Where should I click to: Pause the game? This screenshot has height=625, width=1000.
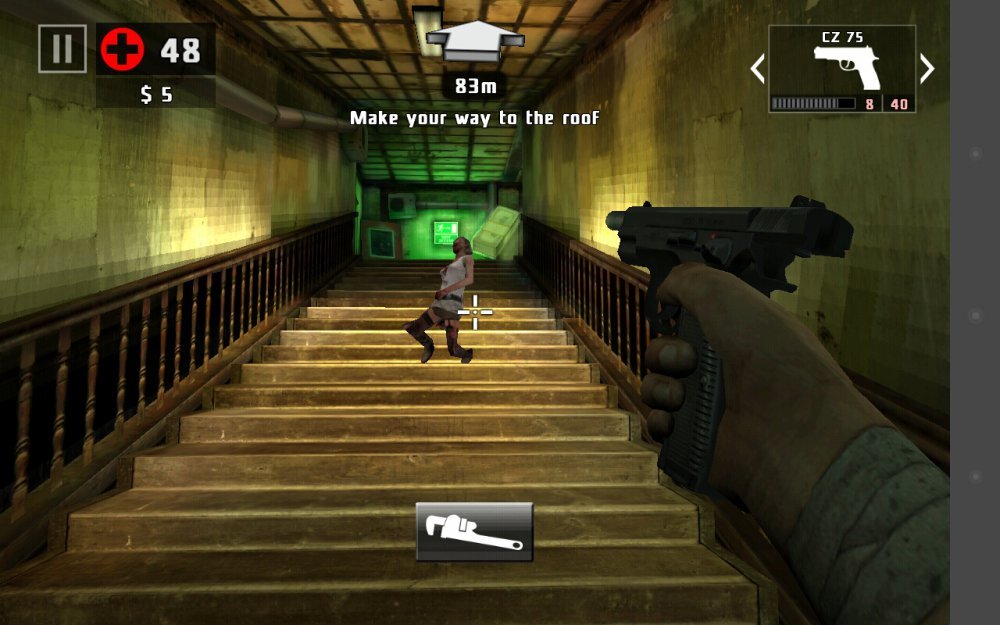click(62, 49)
